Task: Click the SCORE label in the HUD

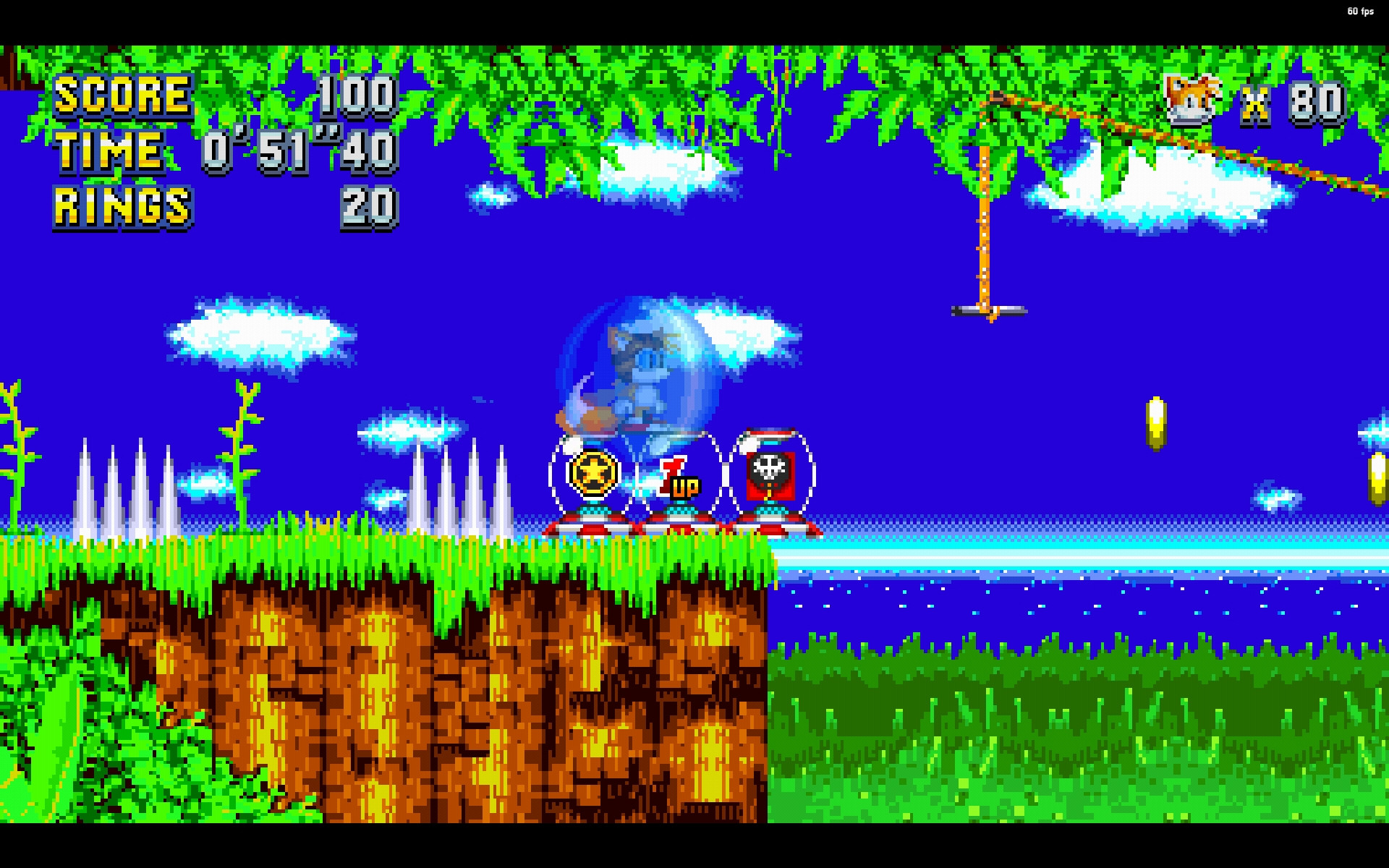Action: point(123,94)
